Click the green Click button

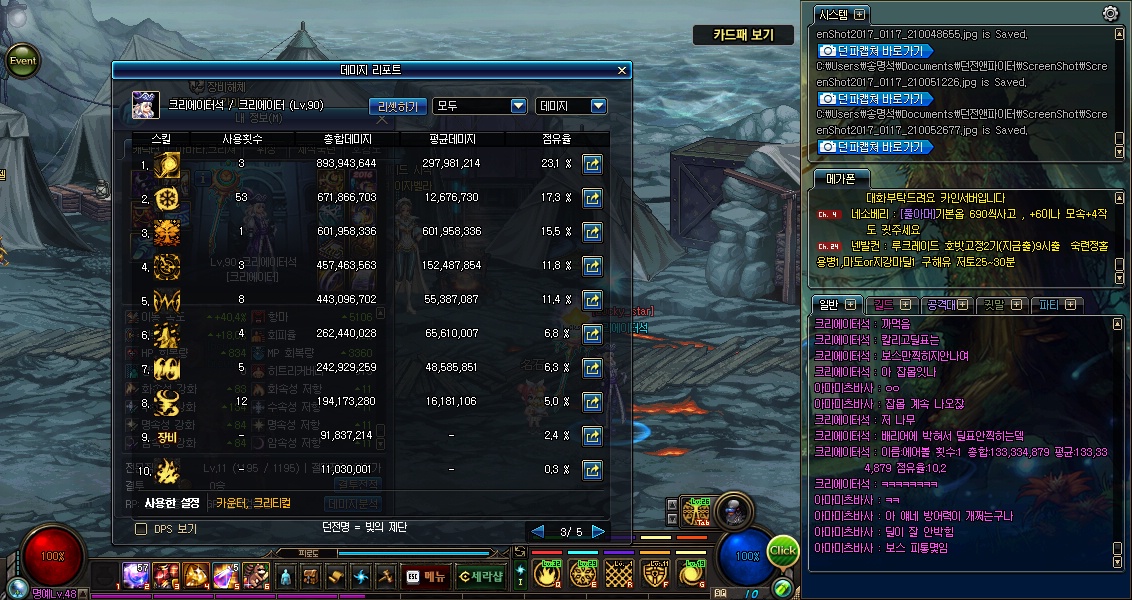783,551
